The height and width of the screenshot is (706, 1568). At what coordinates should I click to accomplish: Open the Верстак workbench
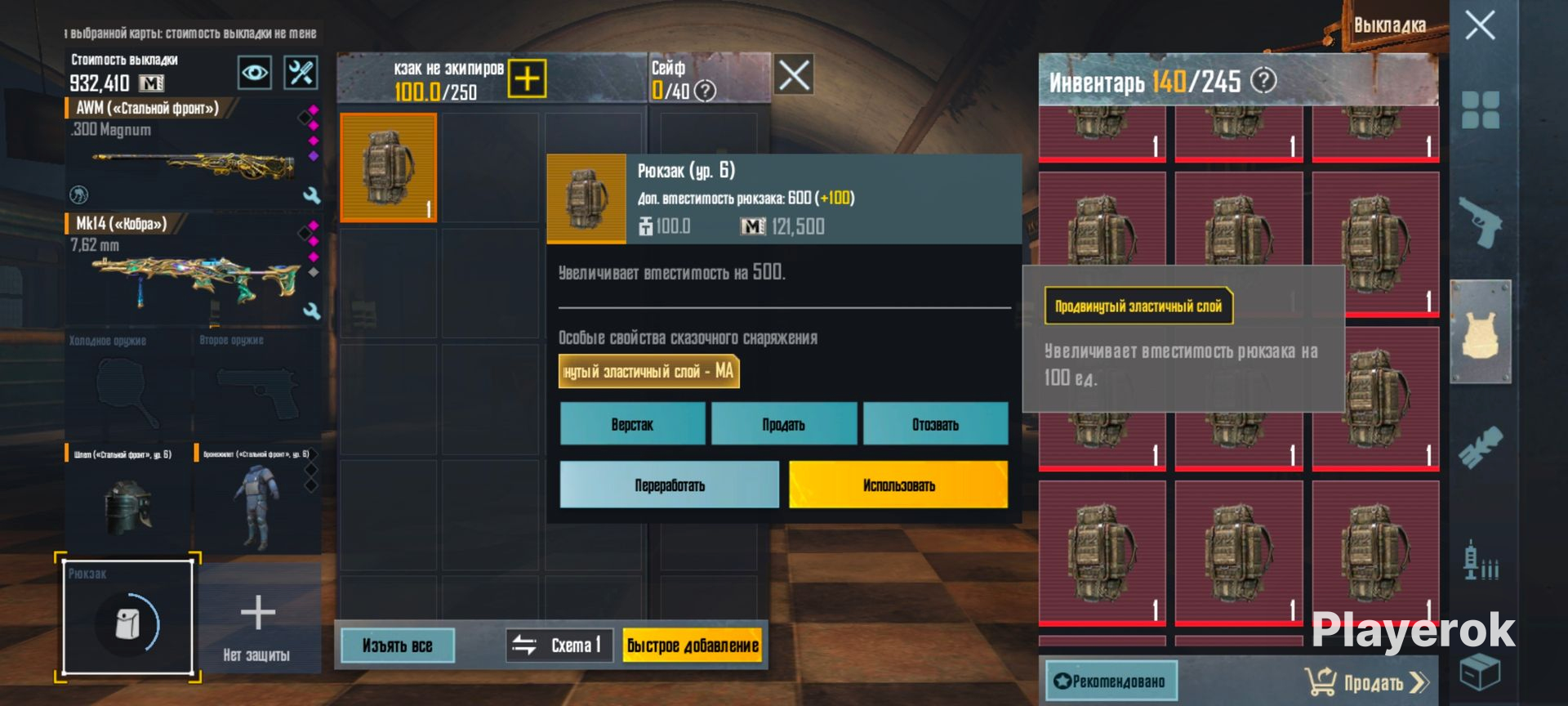coord(632,424)
